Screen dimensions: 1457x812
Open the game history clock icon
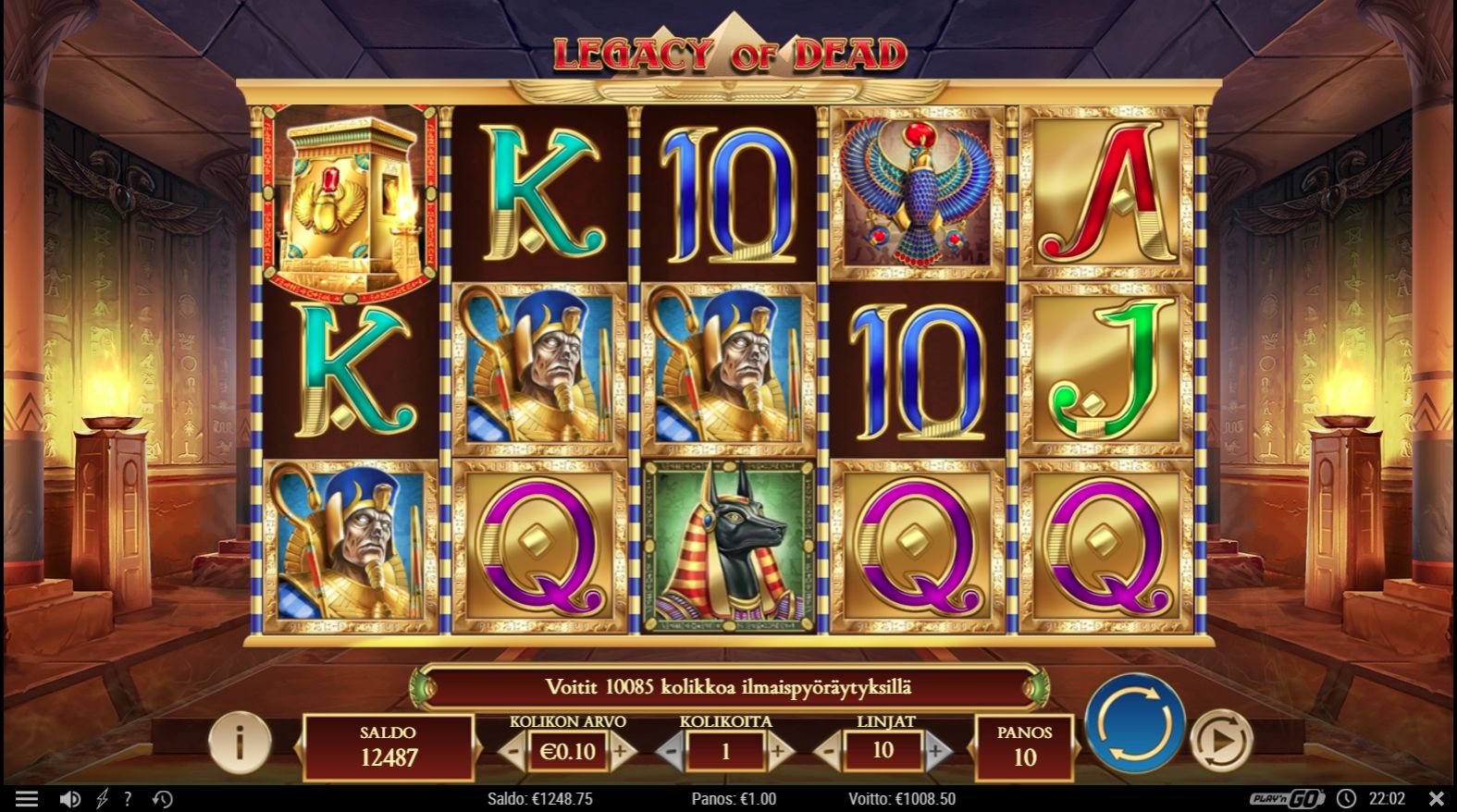(x=162, y=799)
